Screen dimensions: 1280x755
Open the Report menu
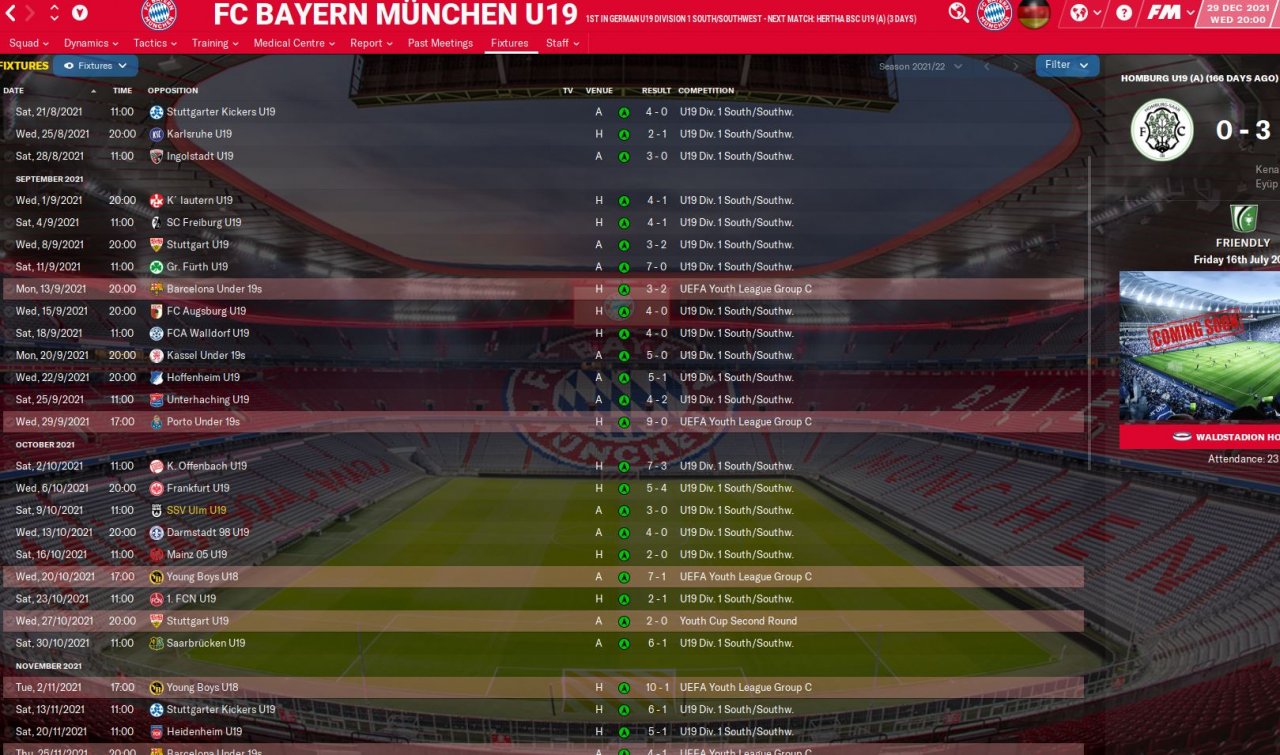(x=372, y=43)
